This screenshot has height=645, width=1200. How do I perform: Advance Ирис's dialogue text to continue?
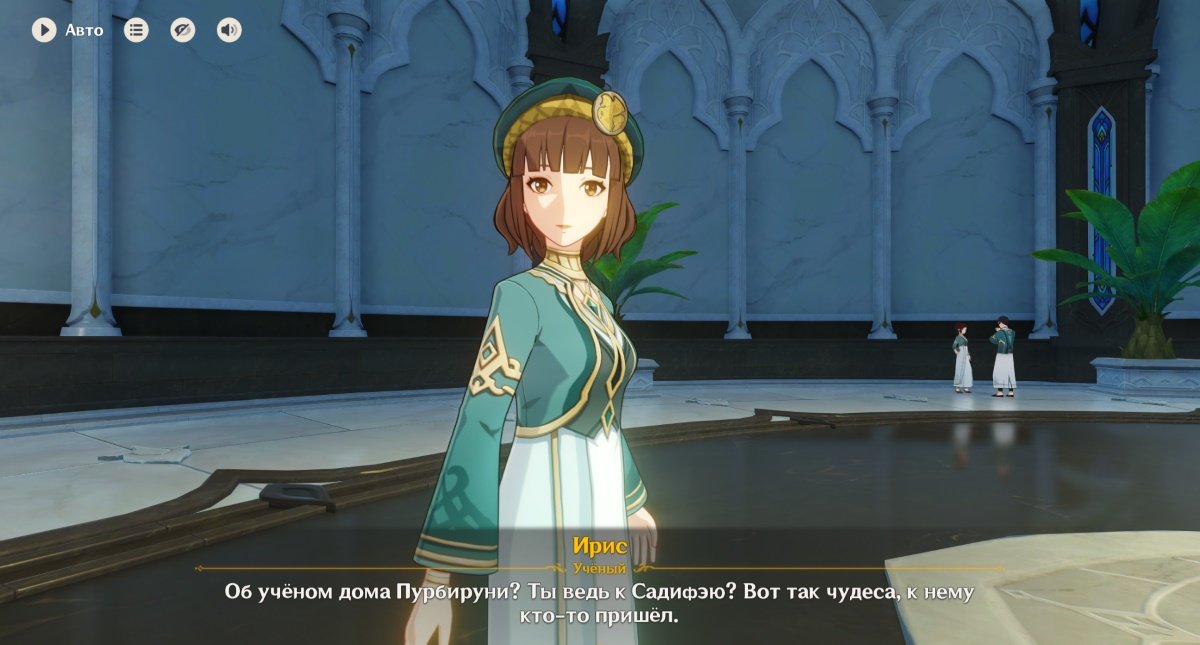pos(599,603)
